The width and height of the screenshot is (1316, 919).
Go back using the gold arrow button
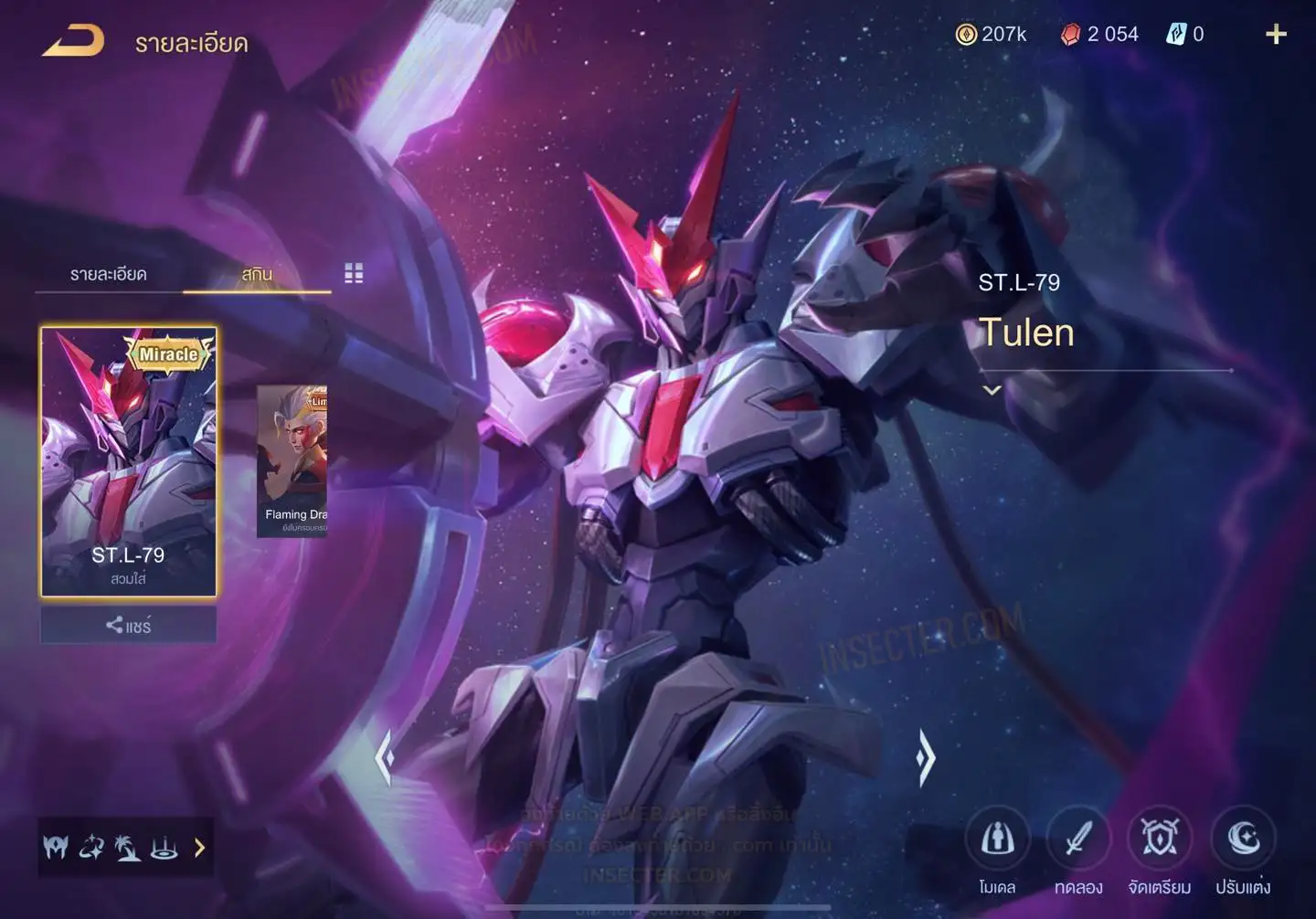click(x=73, y=41)
